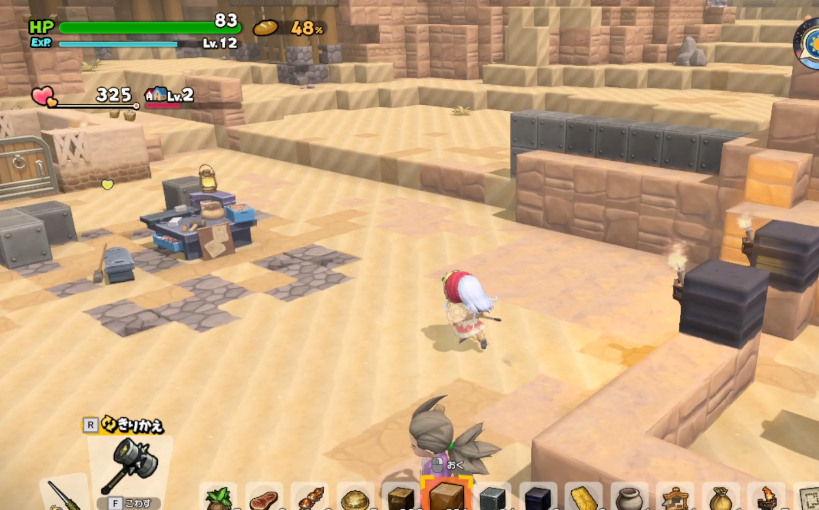Select the money bag hotbar item
819x510 pixels.
(x=721, y=498)
